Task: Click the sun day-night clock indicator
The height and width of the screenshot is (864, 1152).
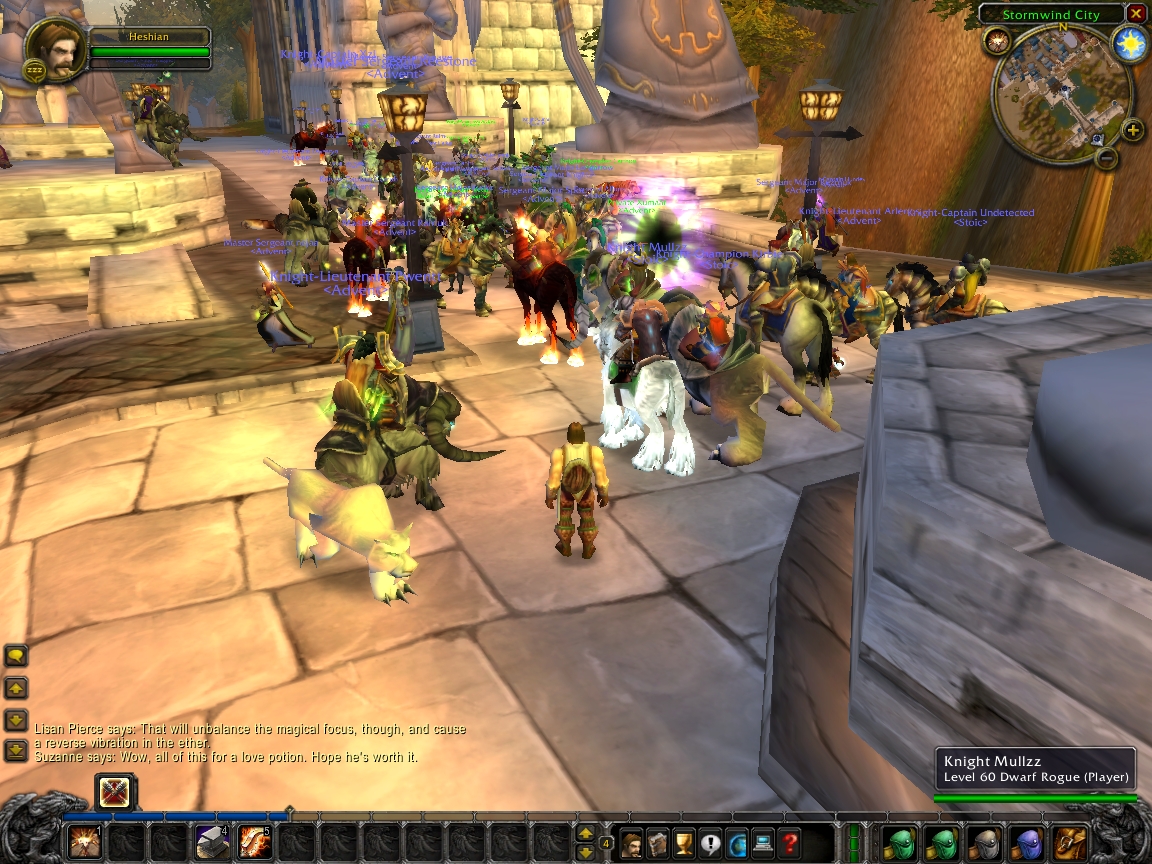Action: [1130, 45]
